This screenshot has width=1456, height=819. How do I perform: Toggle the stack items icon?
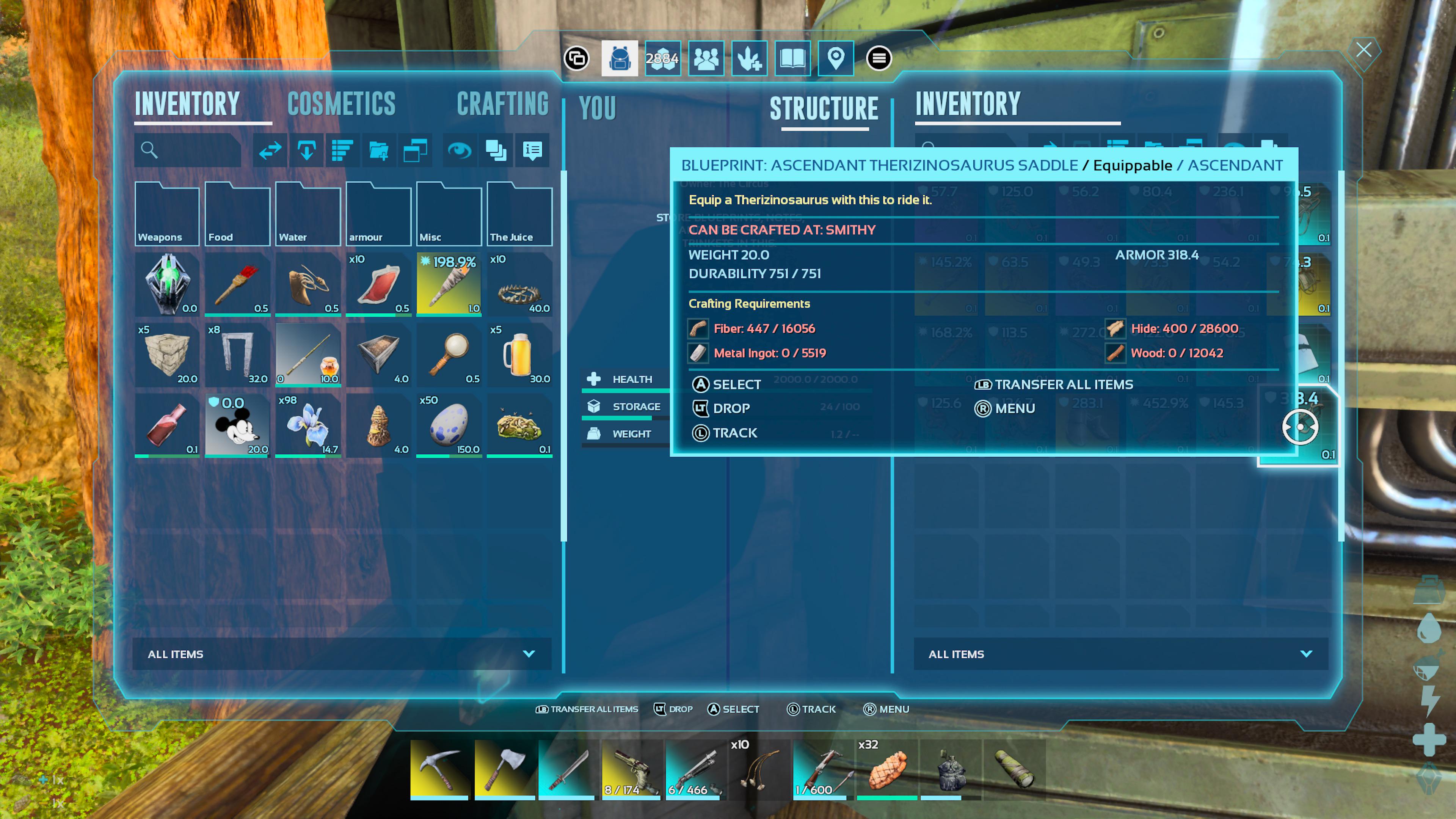pyautogui.click(x=496, y=151)
